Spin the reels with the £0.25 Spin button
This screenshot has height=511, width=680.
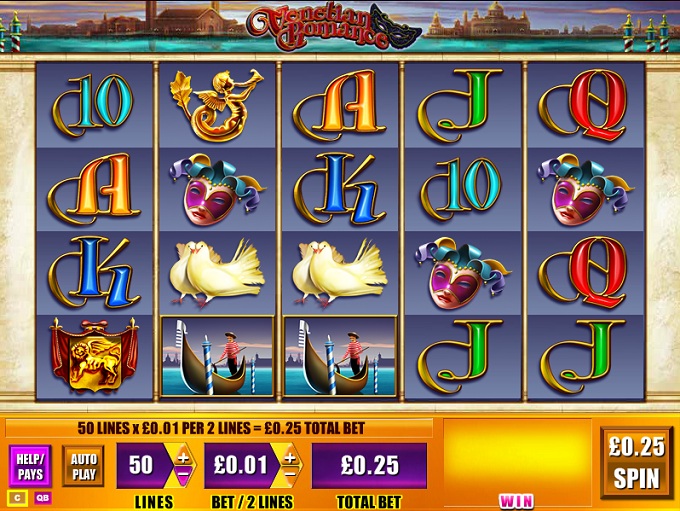pyautogui.click(x=636, y=461)
